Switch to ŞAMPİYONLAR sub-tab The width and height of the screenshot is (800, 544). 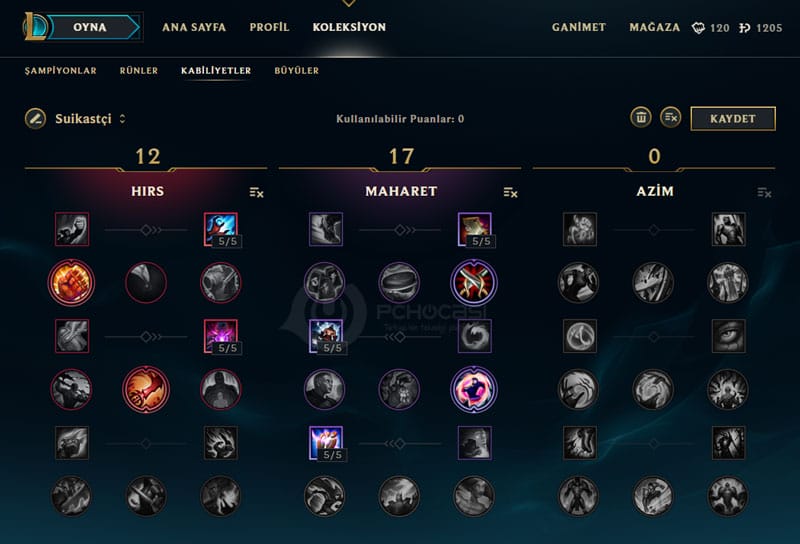61,71
